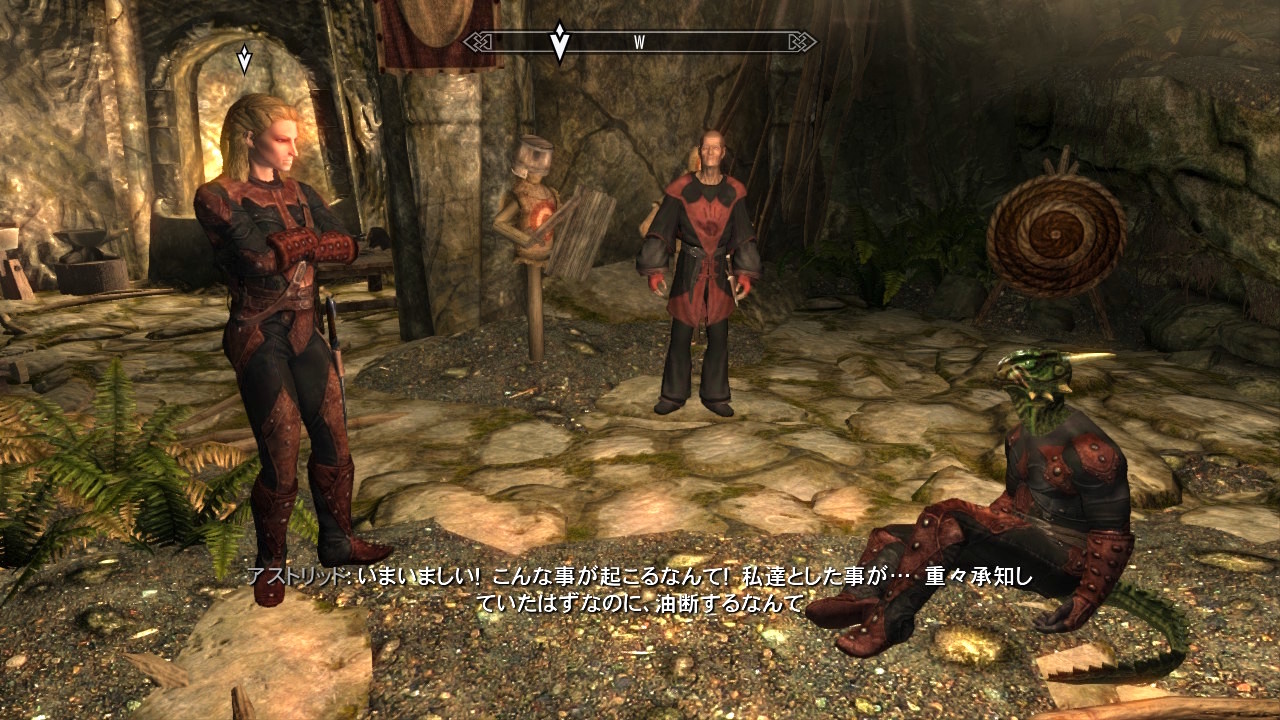Select the floating quest marker above Astrid
This screenshot has height=720, width=1280.
coord(244,59)
